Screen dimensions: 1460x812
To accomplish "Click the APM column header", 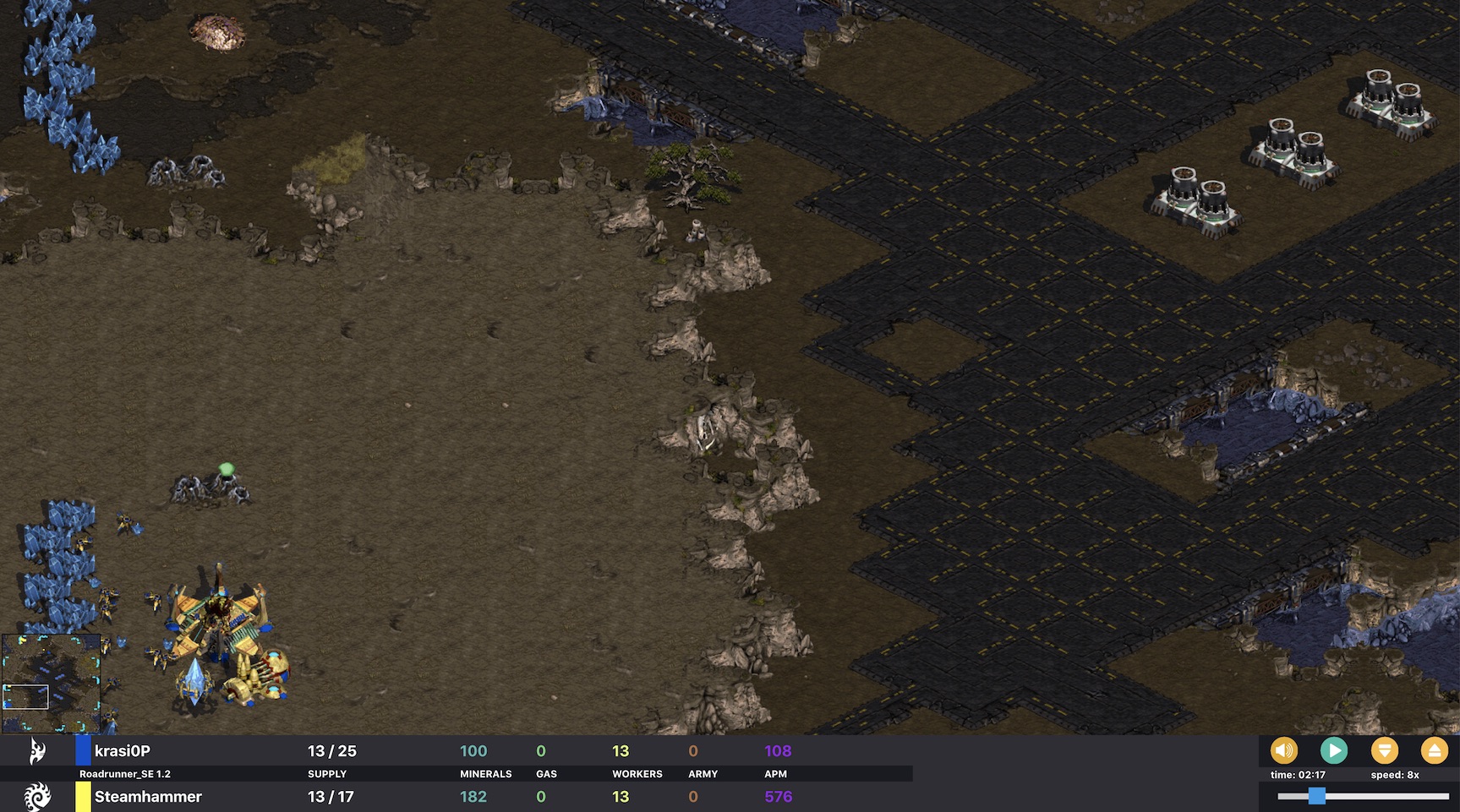I will (775, 773).
